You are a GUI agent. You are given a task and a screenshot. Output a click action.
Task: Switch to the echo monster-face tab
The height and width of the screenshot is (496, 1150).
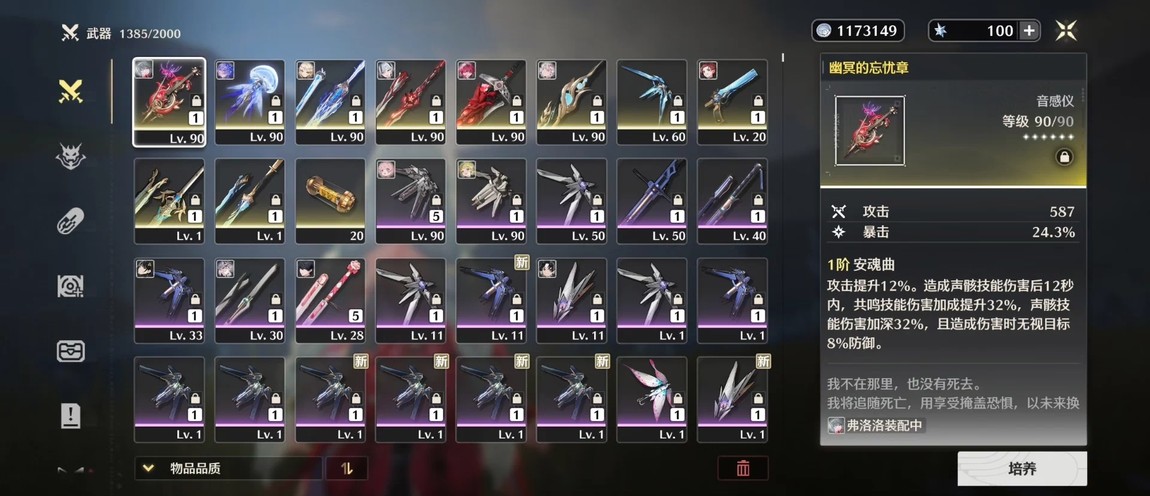click(70, 156)
